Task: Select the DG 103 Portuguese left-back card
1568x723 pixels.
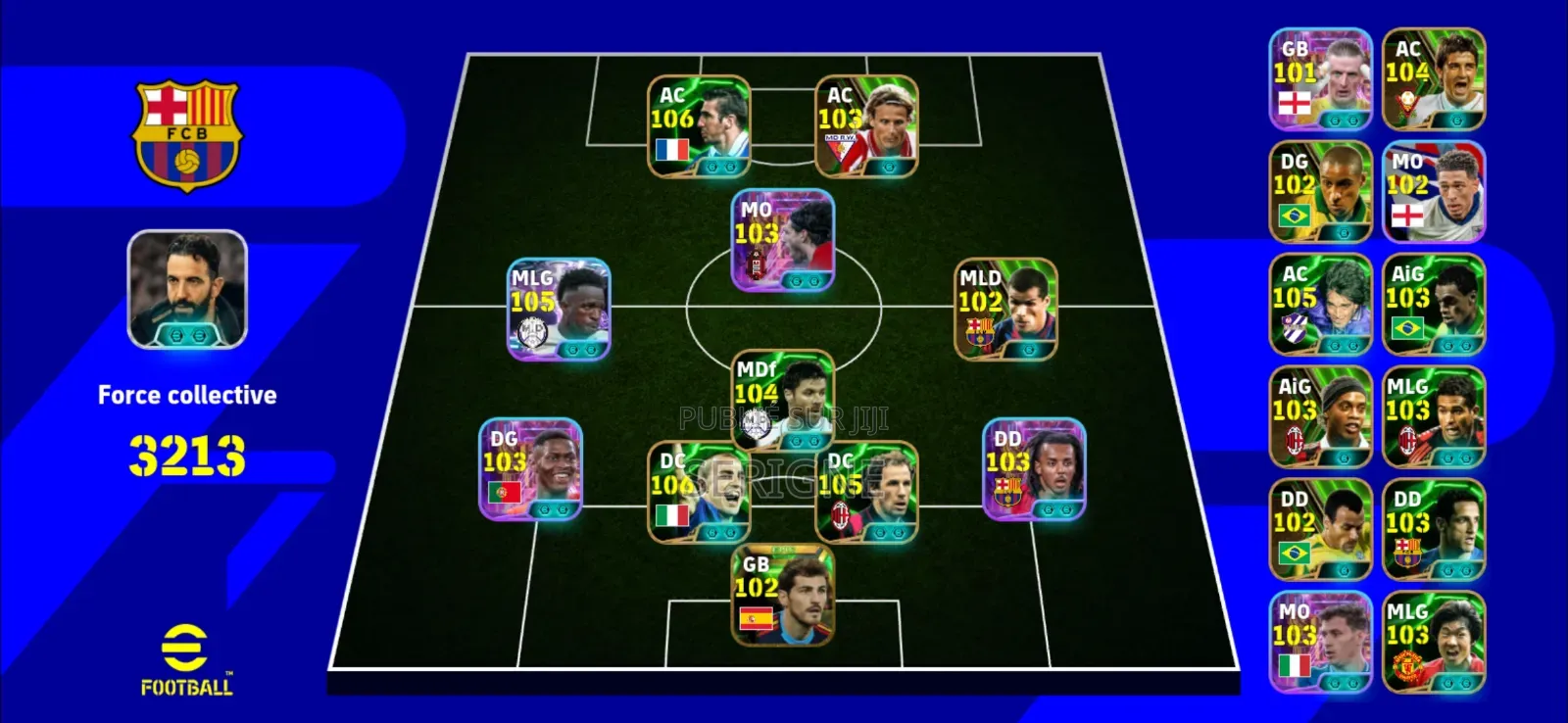Action: [x=529, y=470]
